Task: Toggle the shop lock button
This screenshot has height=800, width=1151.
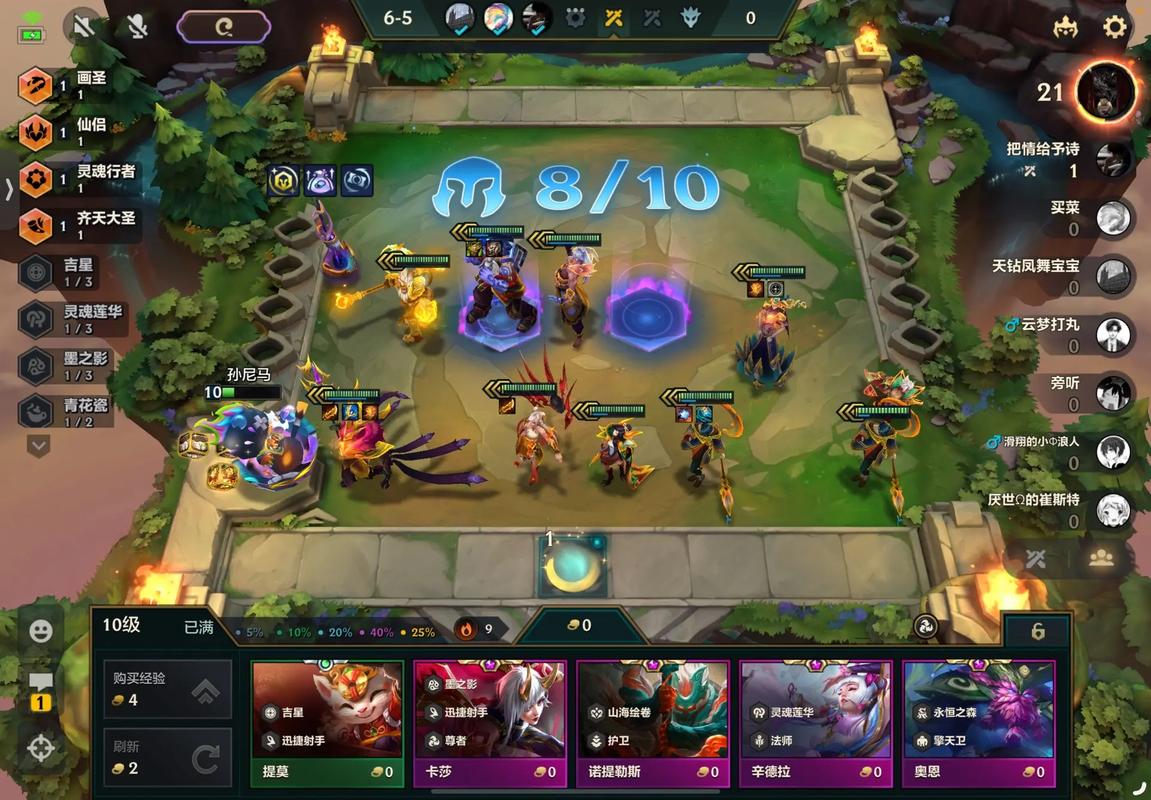Action: 1037,632
